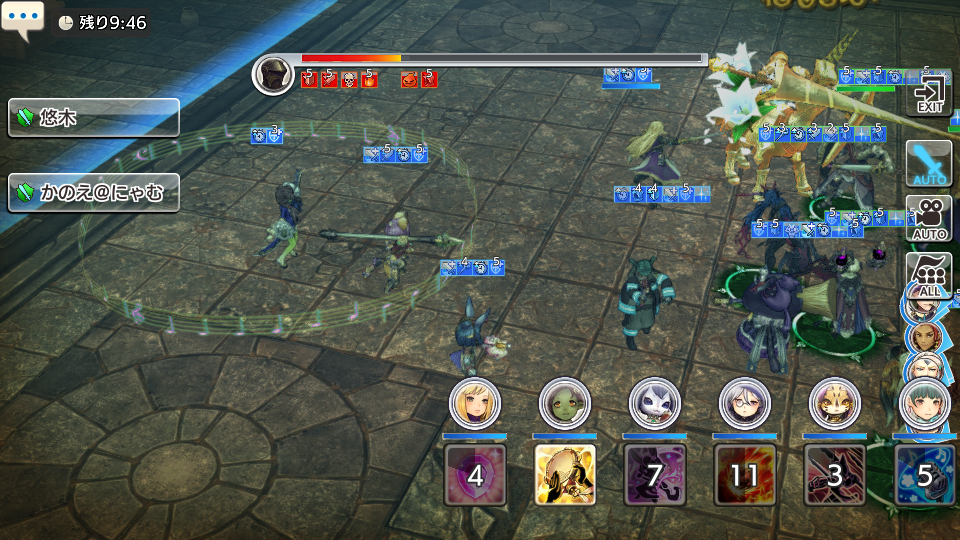Activate the blue music skill showing cooldown 5

(924, 475)
